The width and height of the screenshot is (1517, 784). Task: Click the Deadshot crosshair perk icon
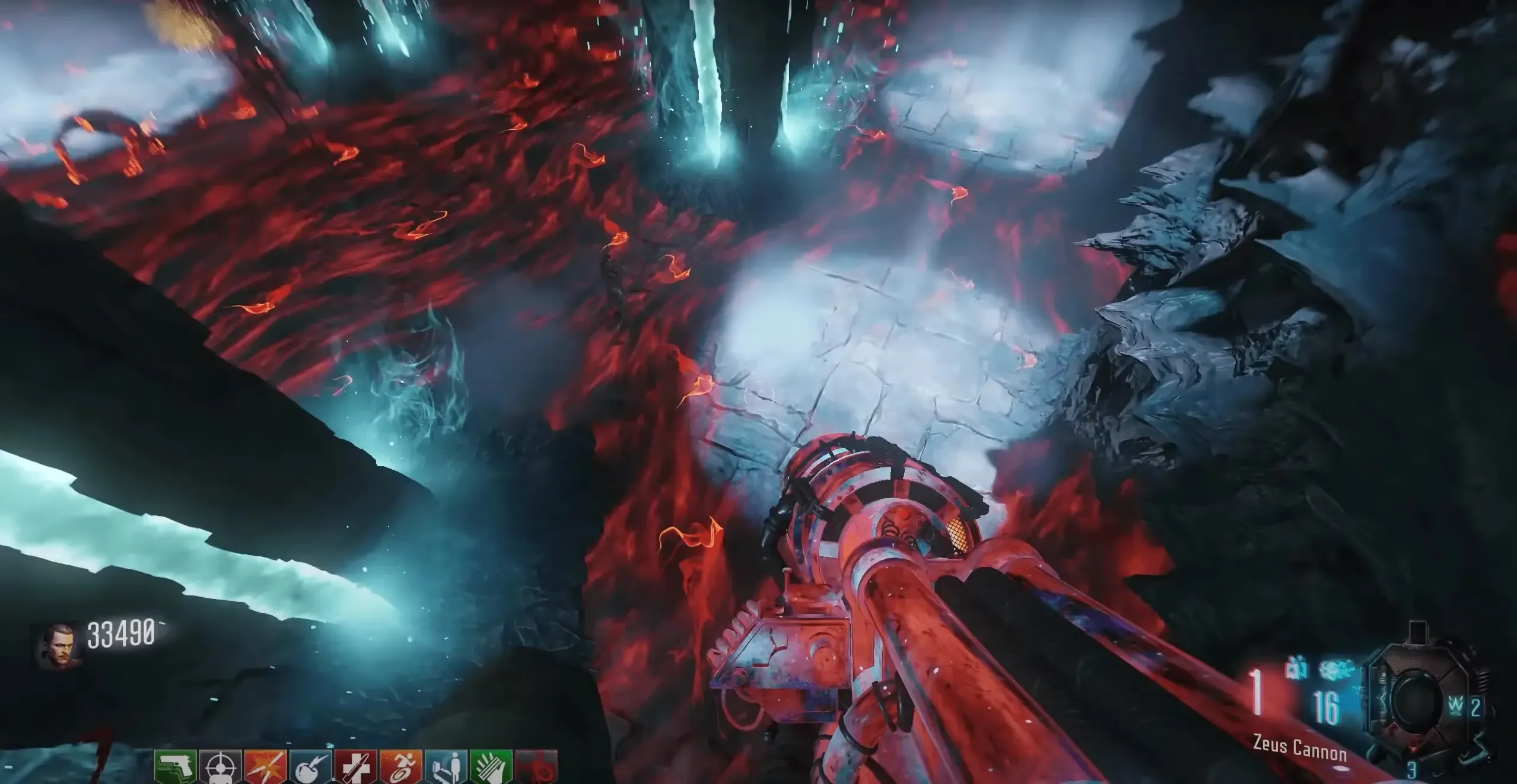[220, 767]
